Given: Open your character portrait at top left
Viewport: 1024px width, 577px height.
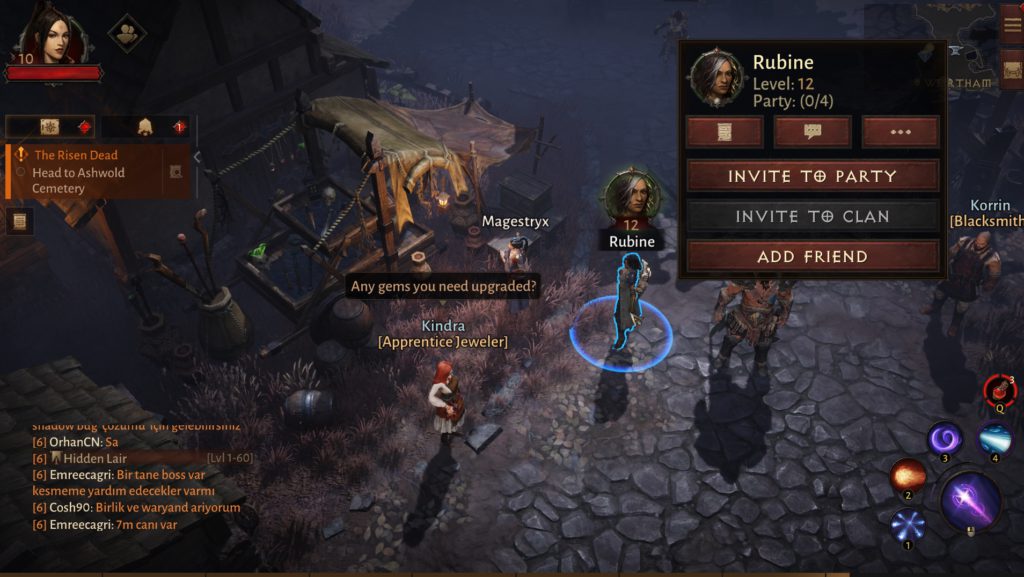Looking at the screenshot, I should click(54, 36).
